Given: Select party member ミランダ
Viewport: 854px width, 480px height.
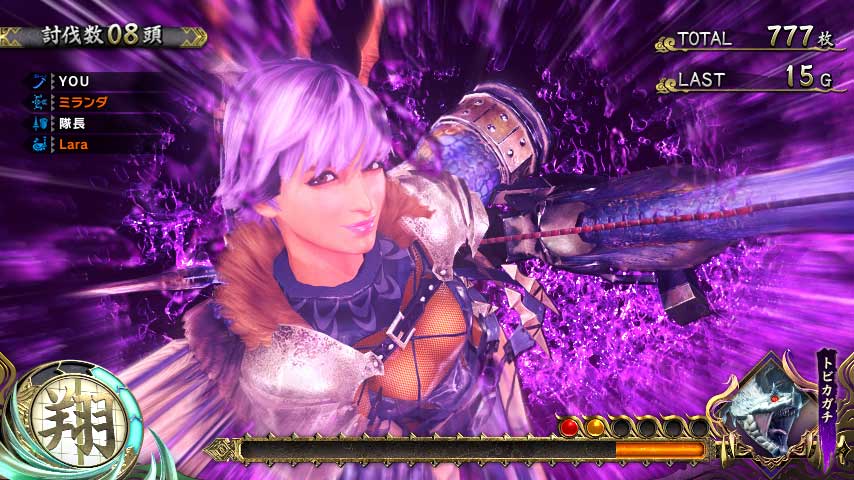Looking at the screenshot, I should [82, 102].
